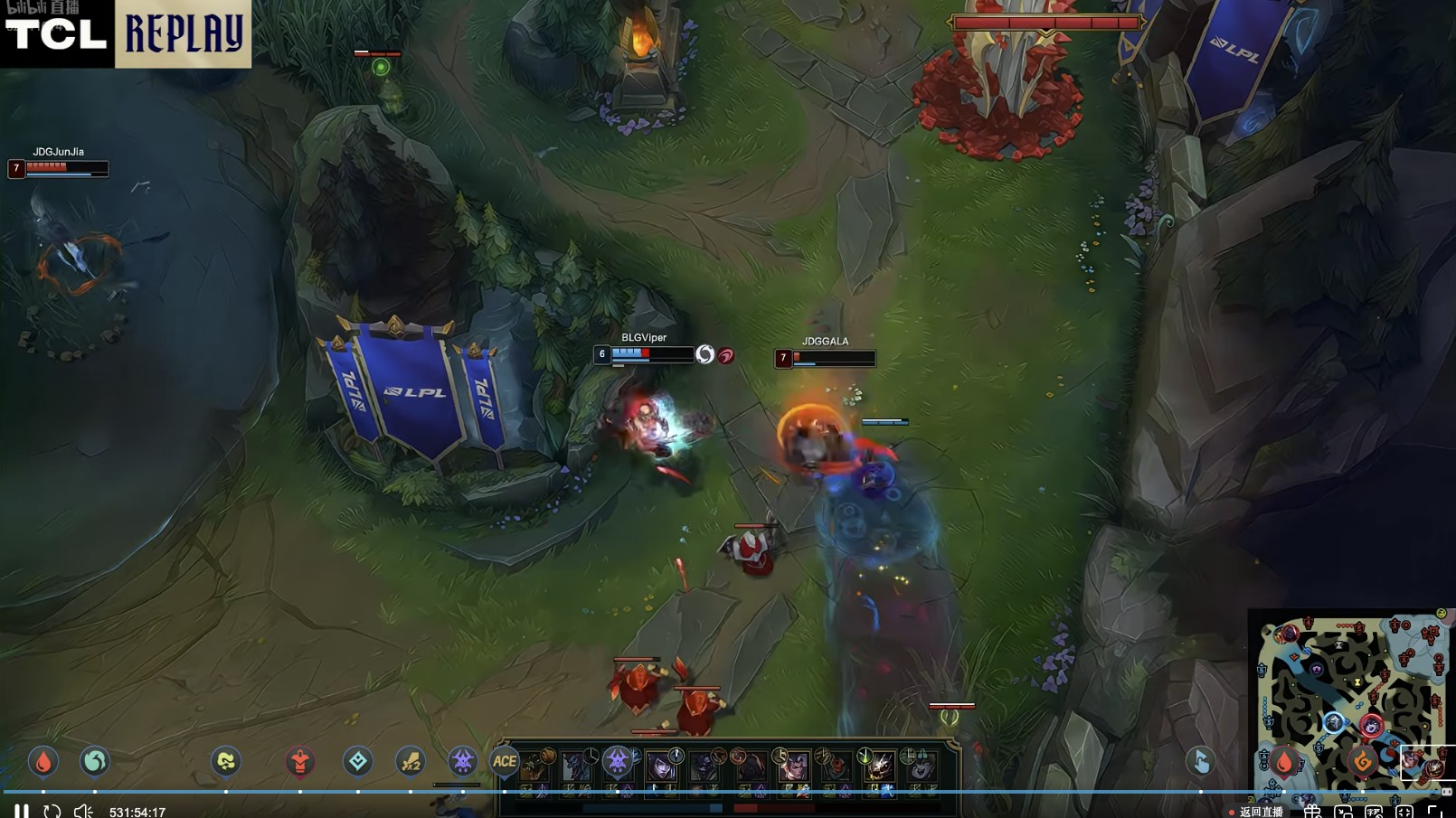
Task: Pause the replay video
Action: click(22, 811)
